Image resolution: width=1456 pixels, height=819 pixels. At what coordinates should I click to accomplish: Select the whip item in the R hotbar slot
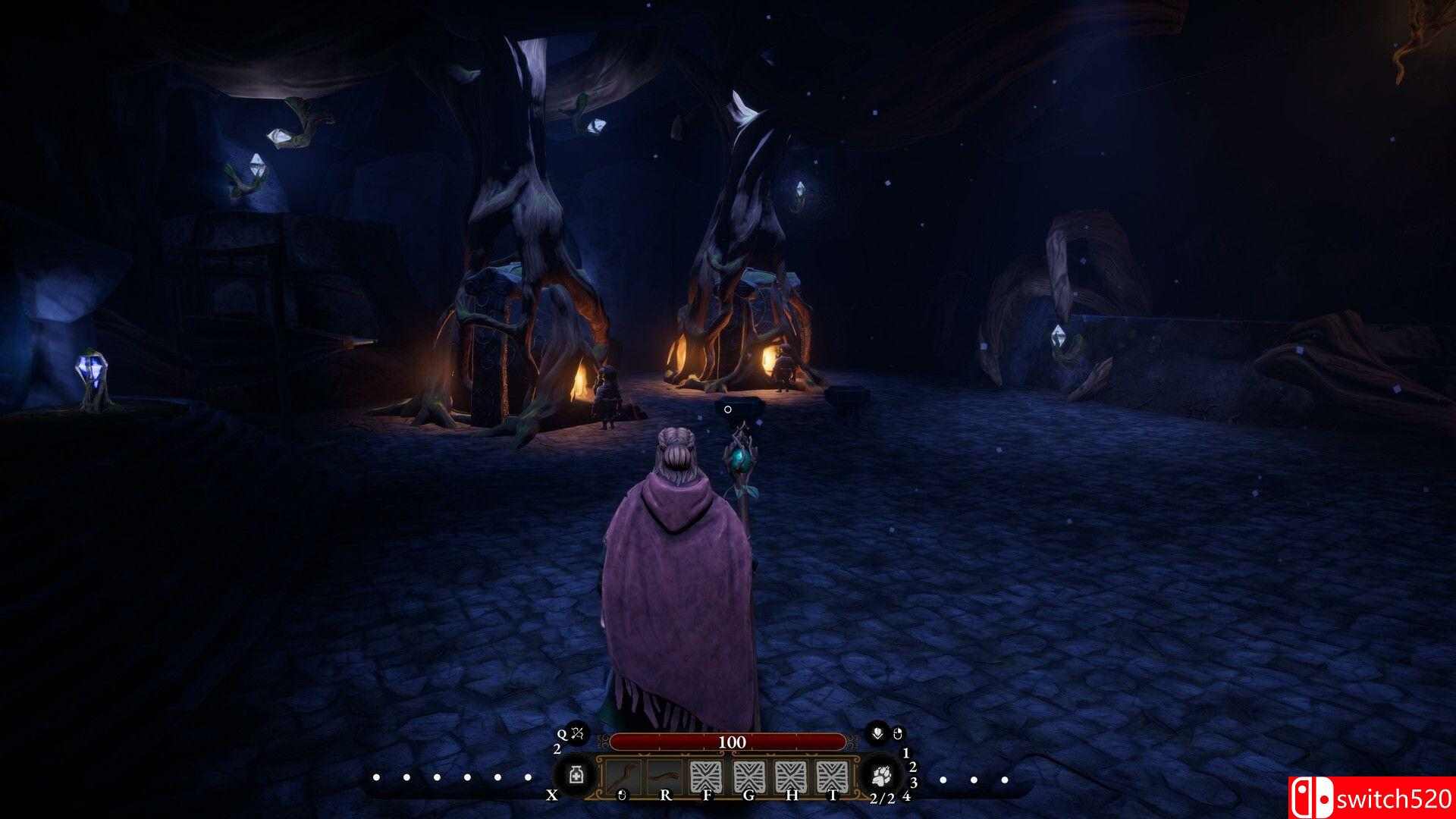point(665,776)
